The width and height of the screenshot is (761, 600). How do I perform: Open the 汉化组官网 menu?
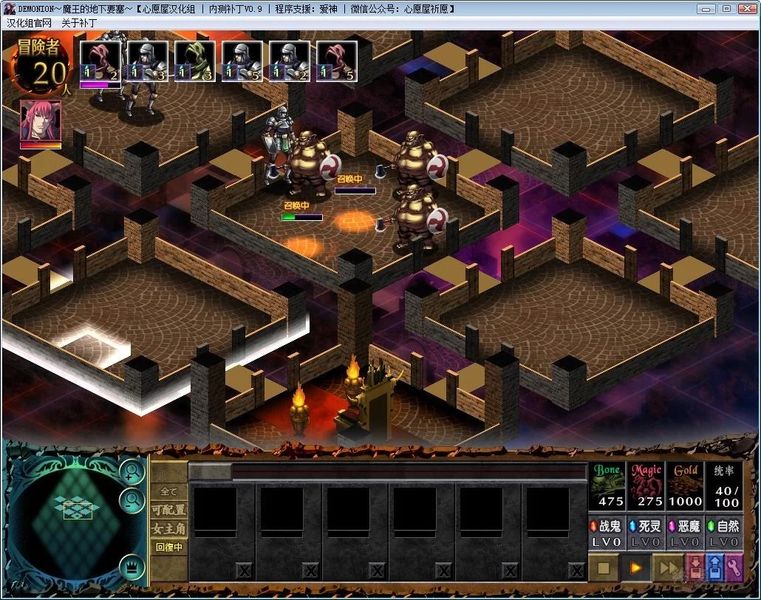coord(29,23)
